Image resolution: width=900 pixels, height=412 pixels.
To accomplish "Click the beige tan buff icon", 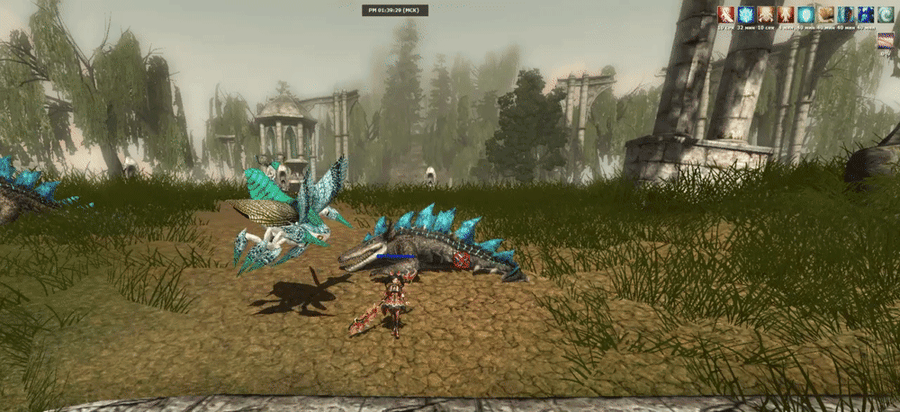I will (x=826, y=14).
